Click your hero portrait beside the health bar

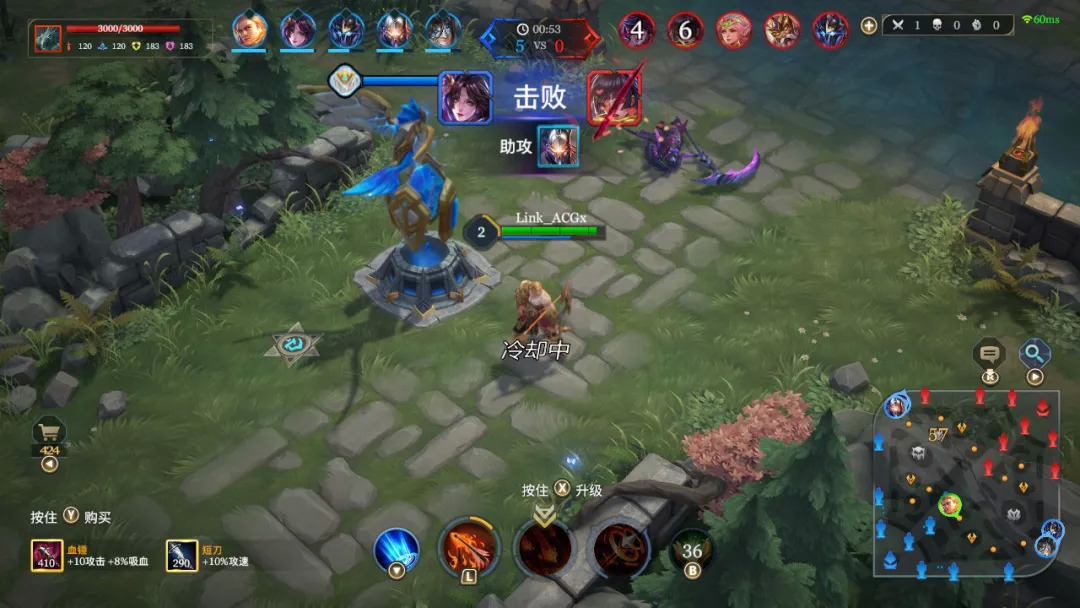pyautogui.click(x=47, y=38)
